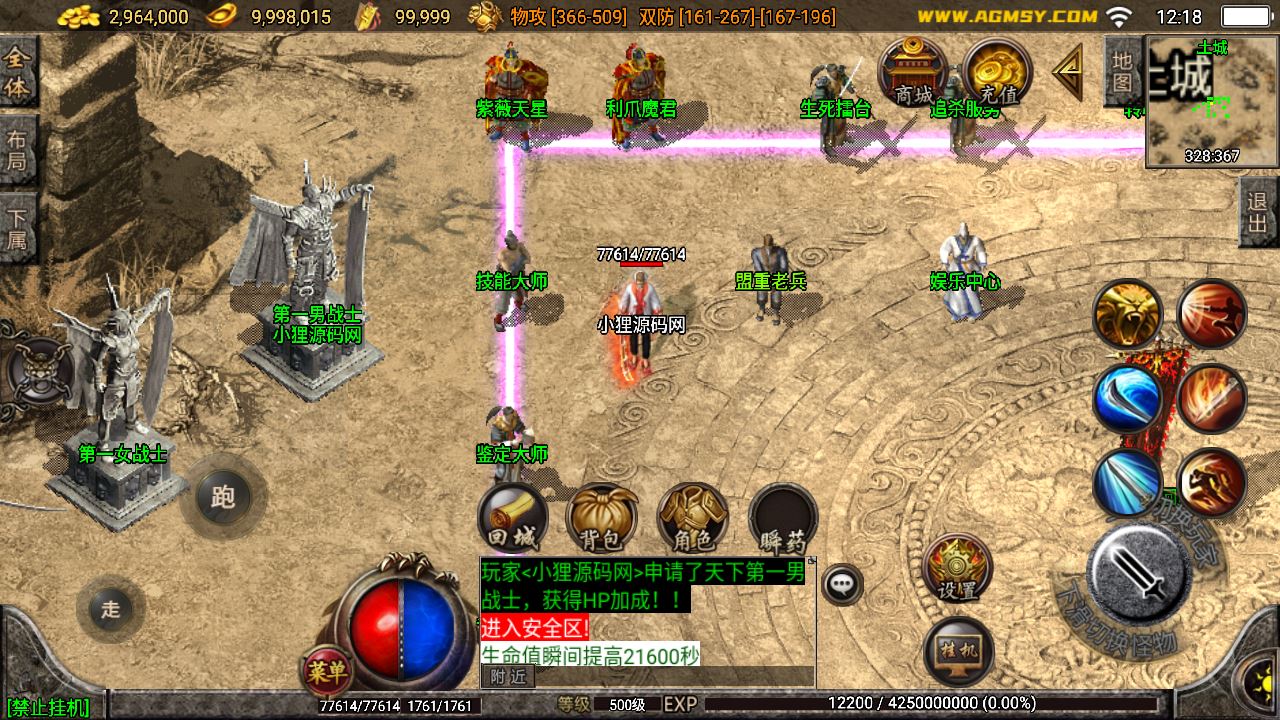Tap the 退出 exit button

1258,212
